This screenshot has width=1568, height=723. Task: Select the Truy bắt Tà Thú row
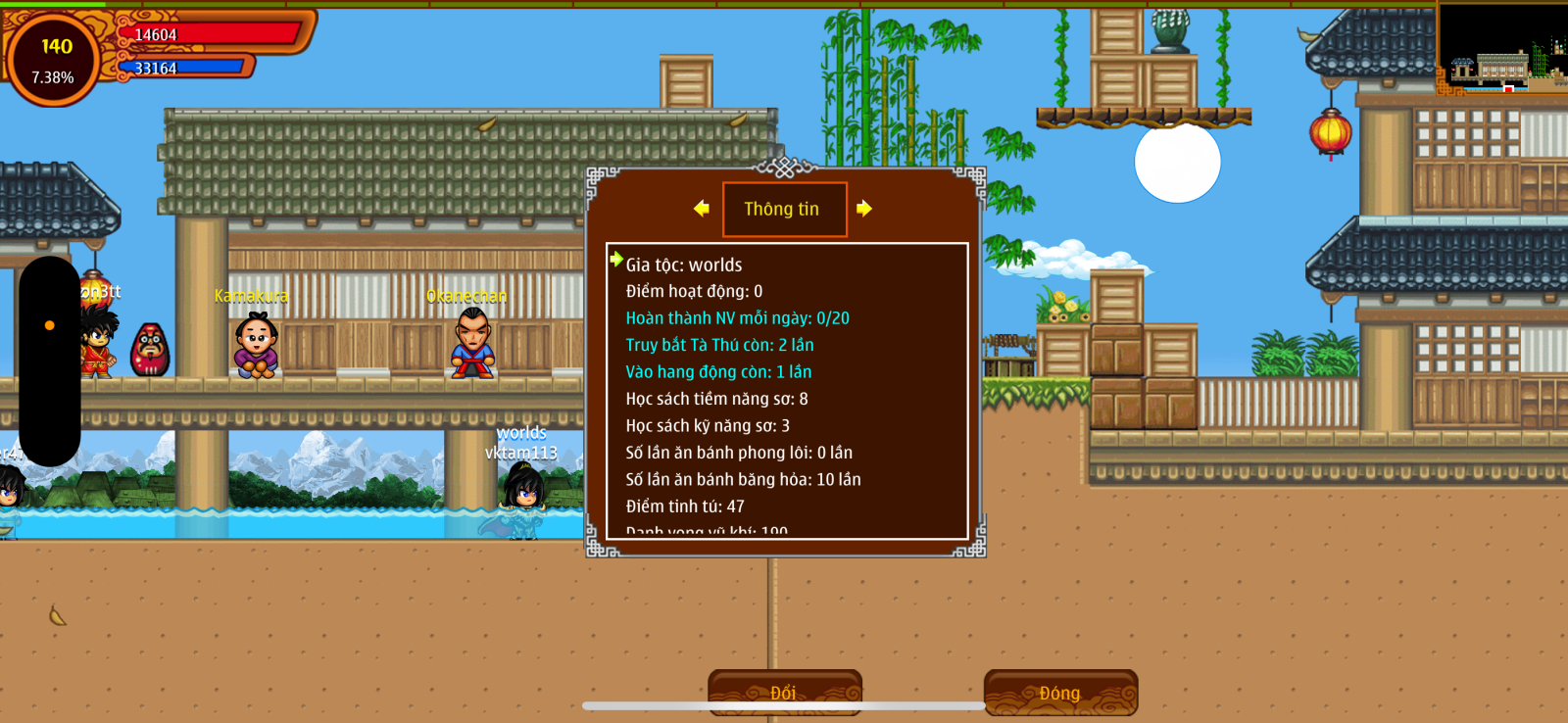point(719,345)
